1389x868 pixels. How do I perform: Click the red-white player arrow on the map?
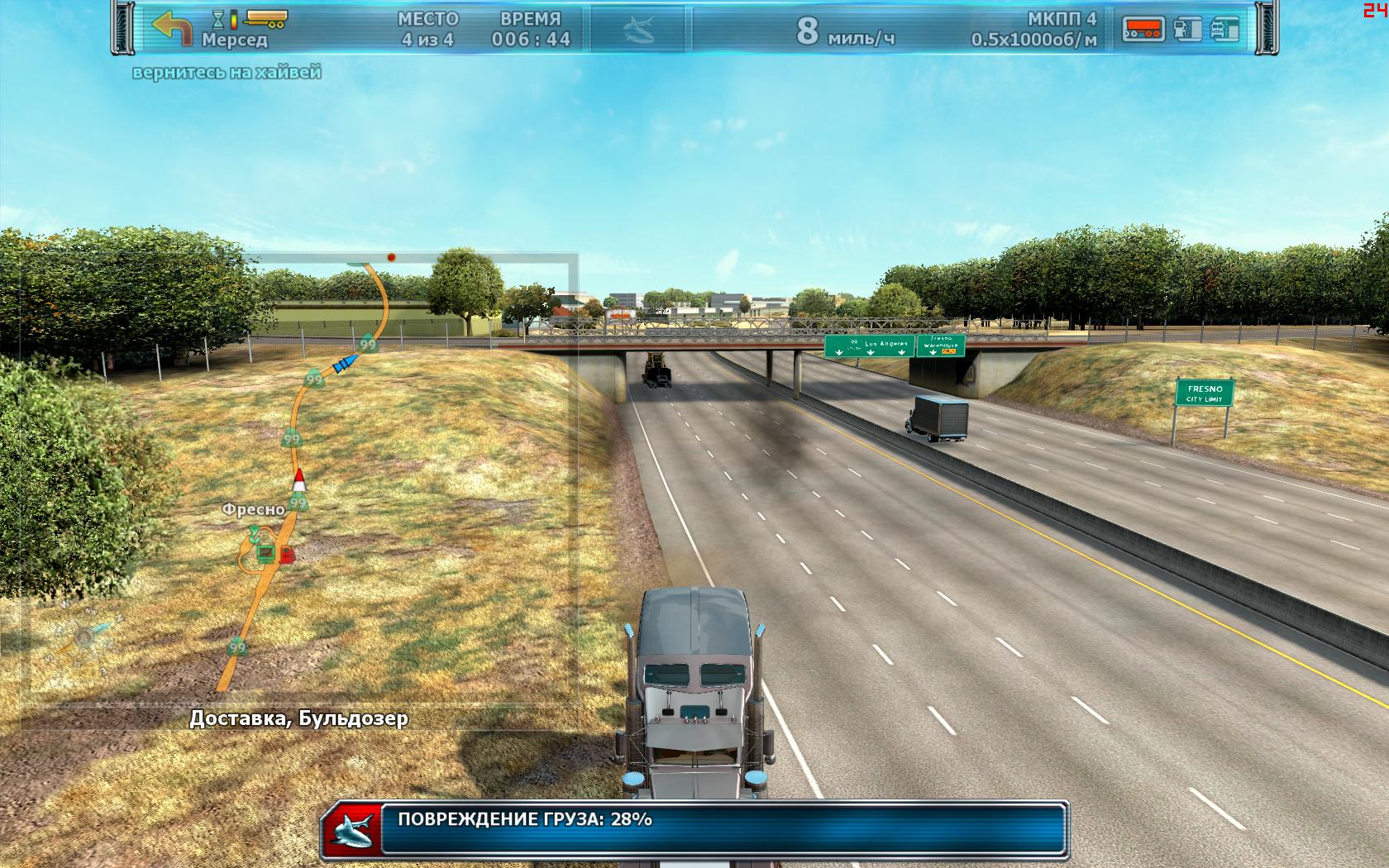[x=299, y=480]
